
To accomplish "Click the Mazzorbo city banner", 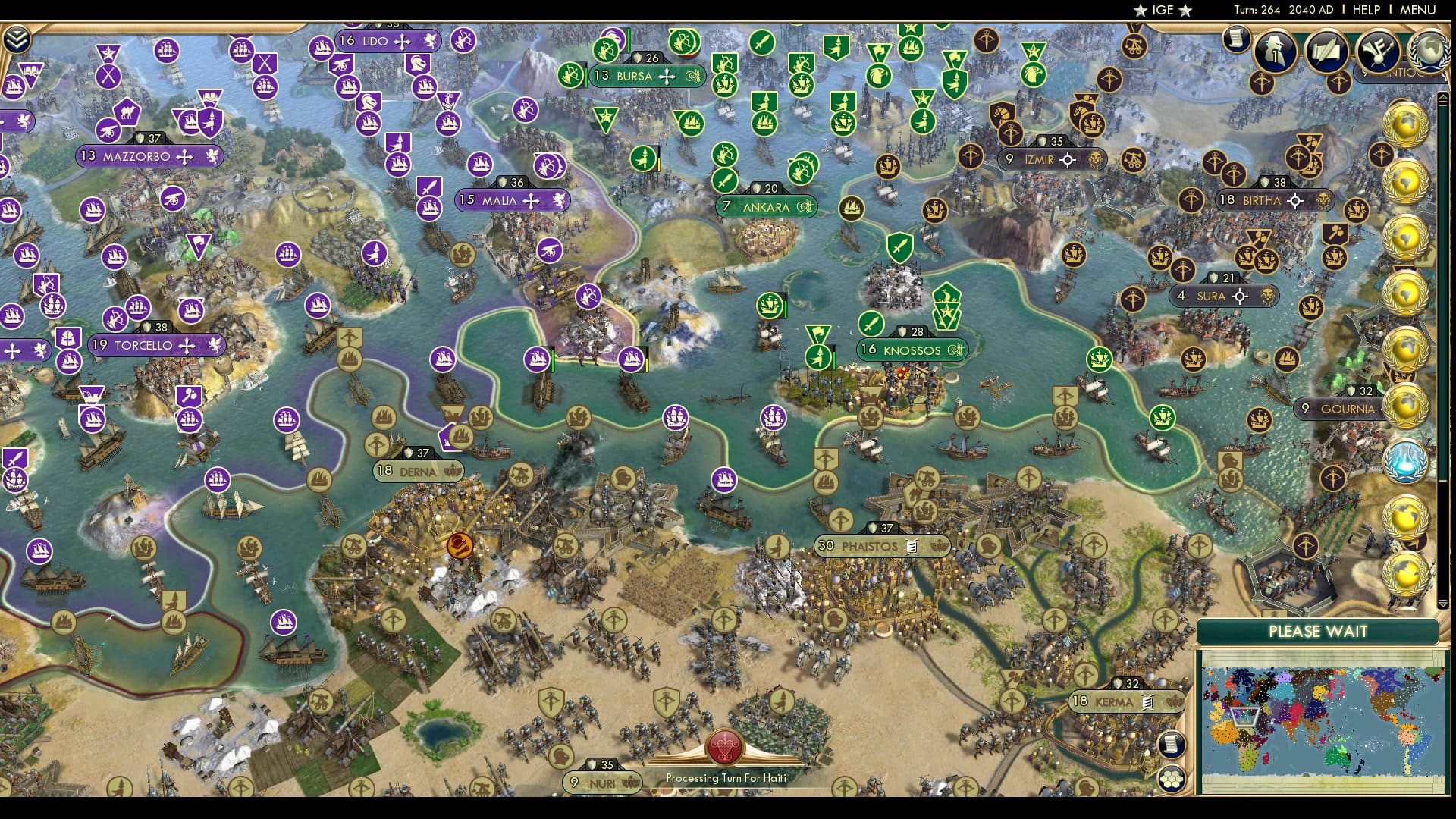I will pos(144,156).
